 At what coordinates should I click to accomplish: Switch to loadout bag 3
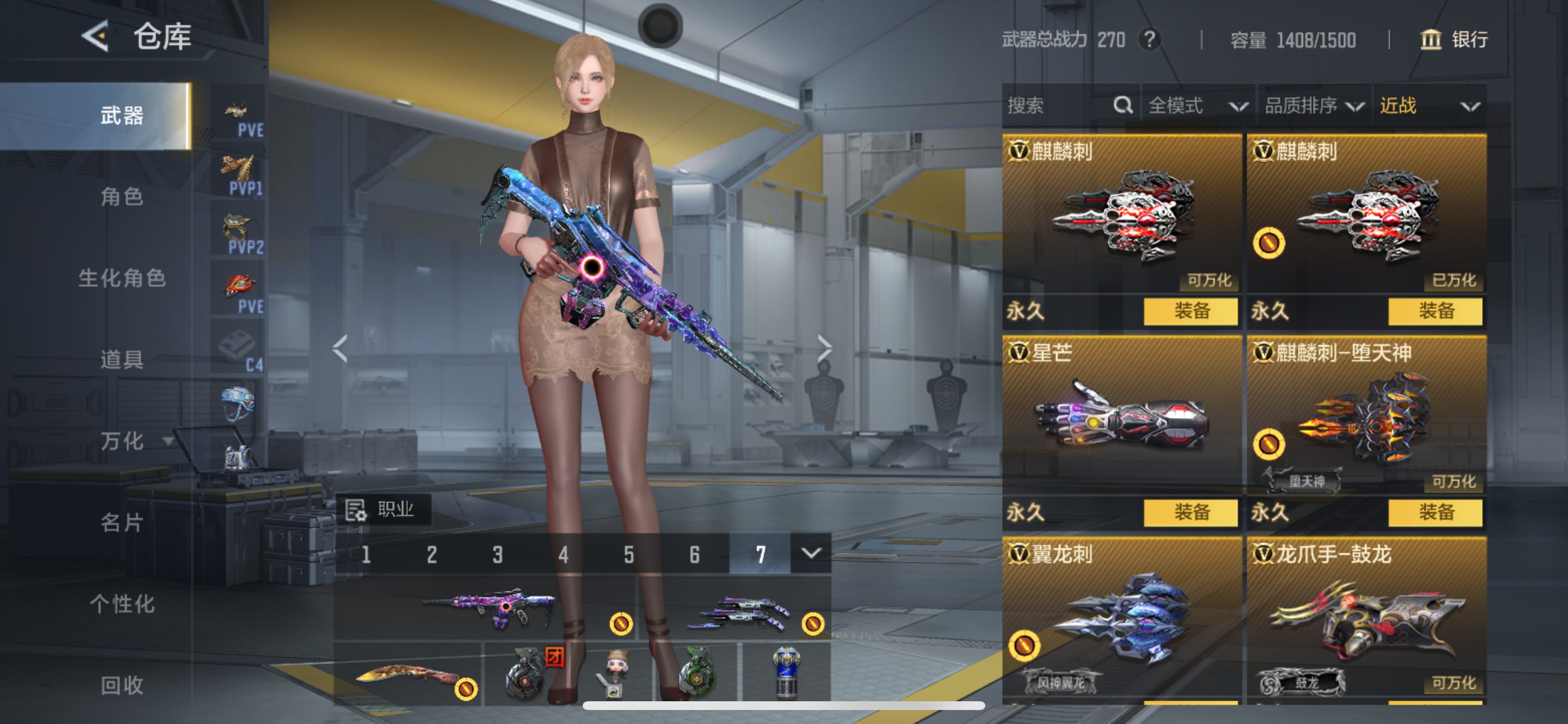pyautogui.click(x=498, y=554)
